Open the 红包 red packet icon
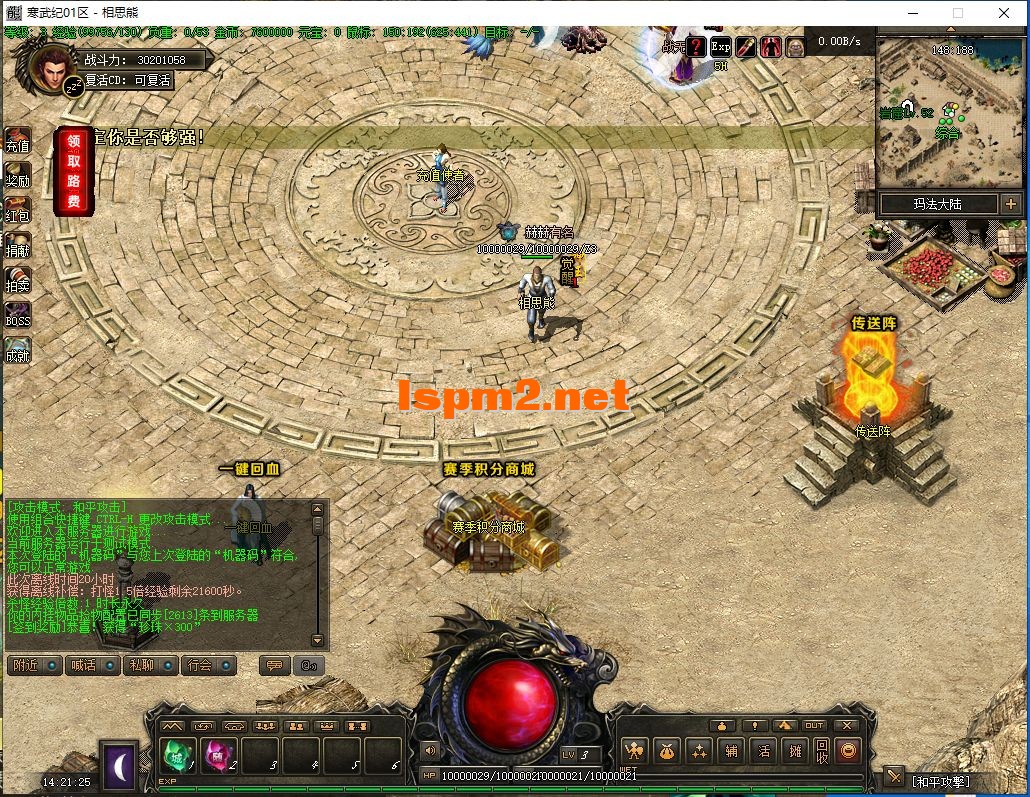The width and height of the screenshot is (1030, 797). pyautogui.click(x=18, y=211)
